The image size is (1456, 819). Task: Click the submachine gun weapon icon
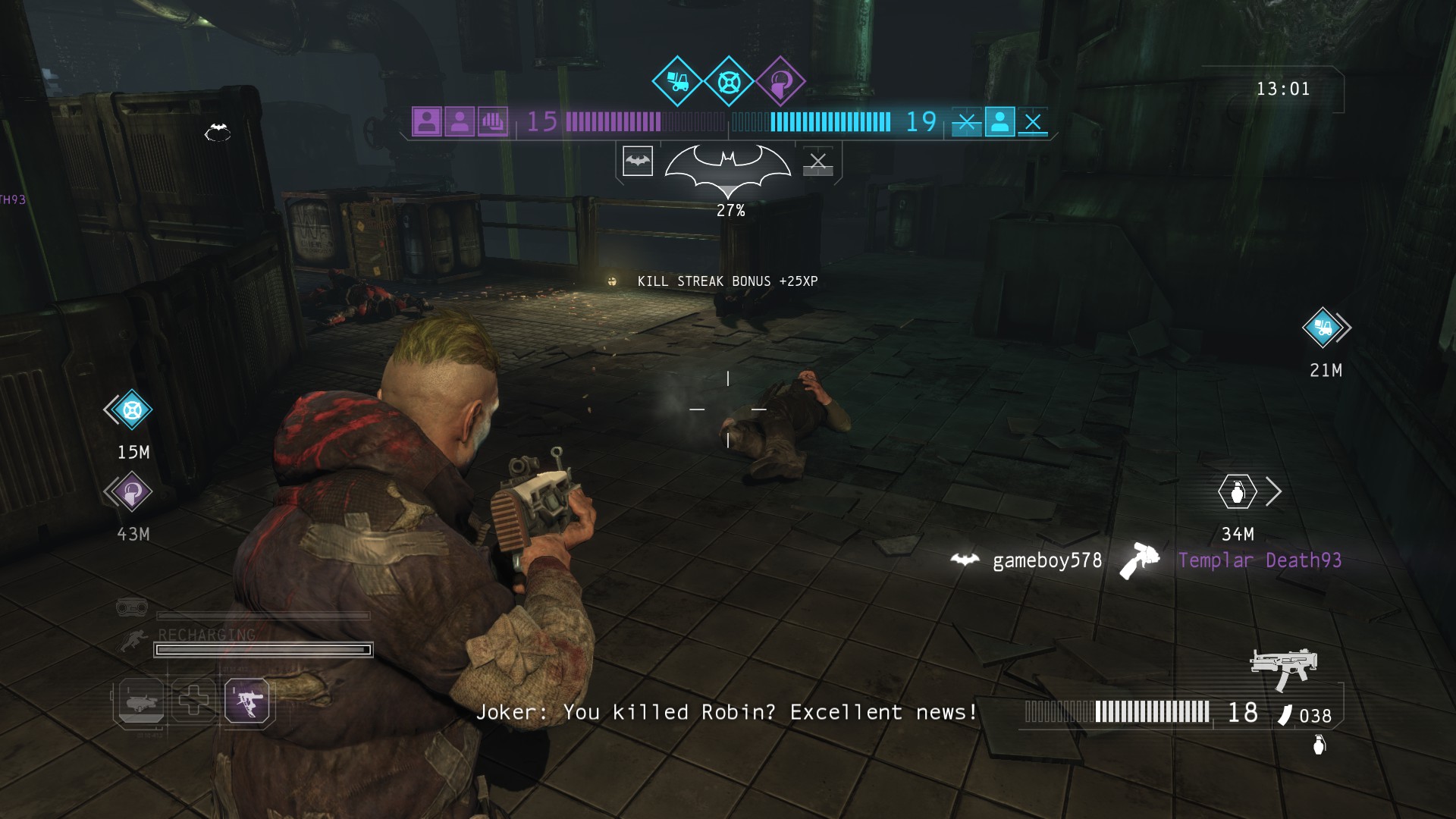[1284, 667]
